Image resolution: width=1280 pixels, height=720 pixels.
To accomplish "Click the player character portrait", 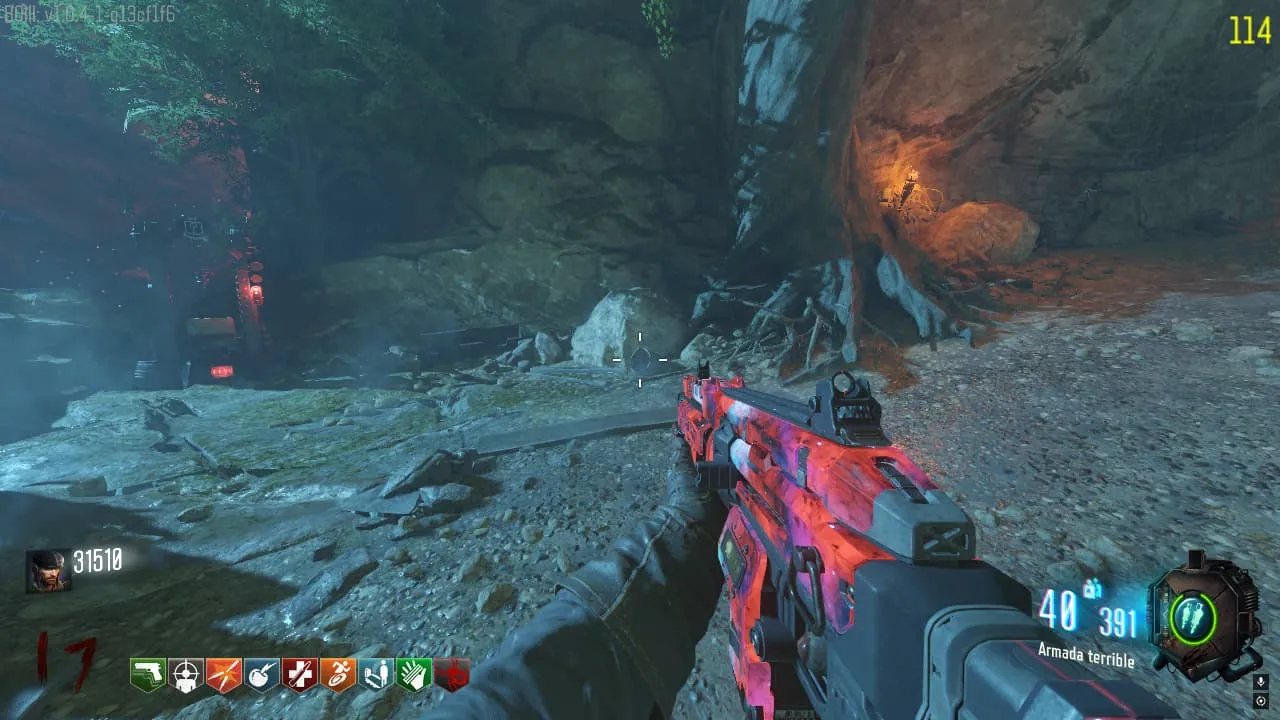I will [47, 571].
